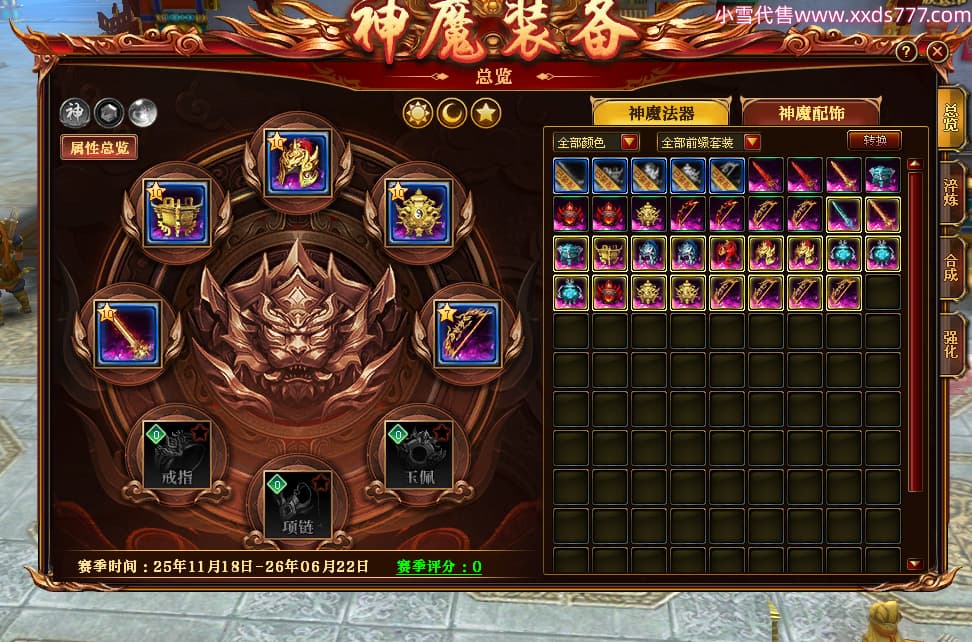
Task: Open the 全部颜色 color filter dropdown
Action: pyautogui.click(x=597, y=142)
